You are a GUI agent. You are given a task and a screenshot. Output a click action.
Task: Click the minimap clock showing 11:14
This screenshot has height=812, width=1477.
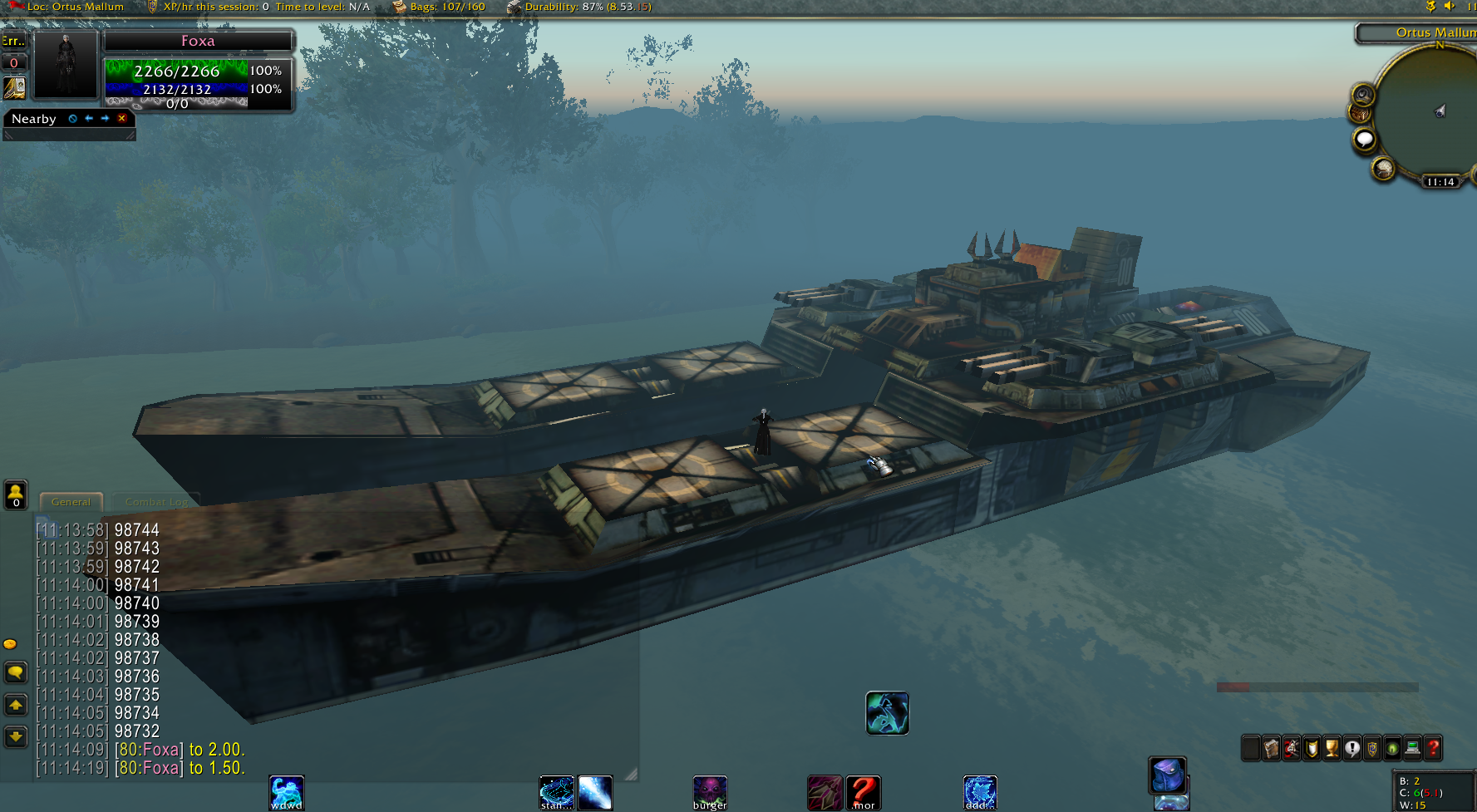tap(1440, 182)
